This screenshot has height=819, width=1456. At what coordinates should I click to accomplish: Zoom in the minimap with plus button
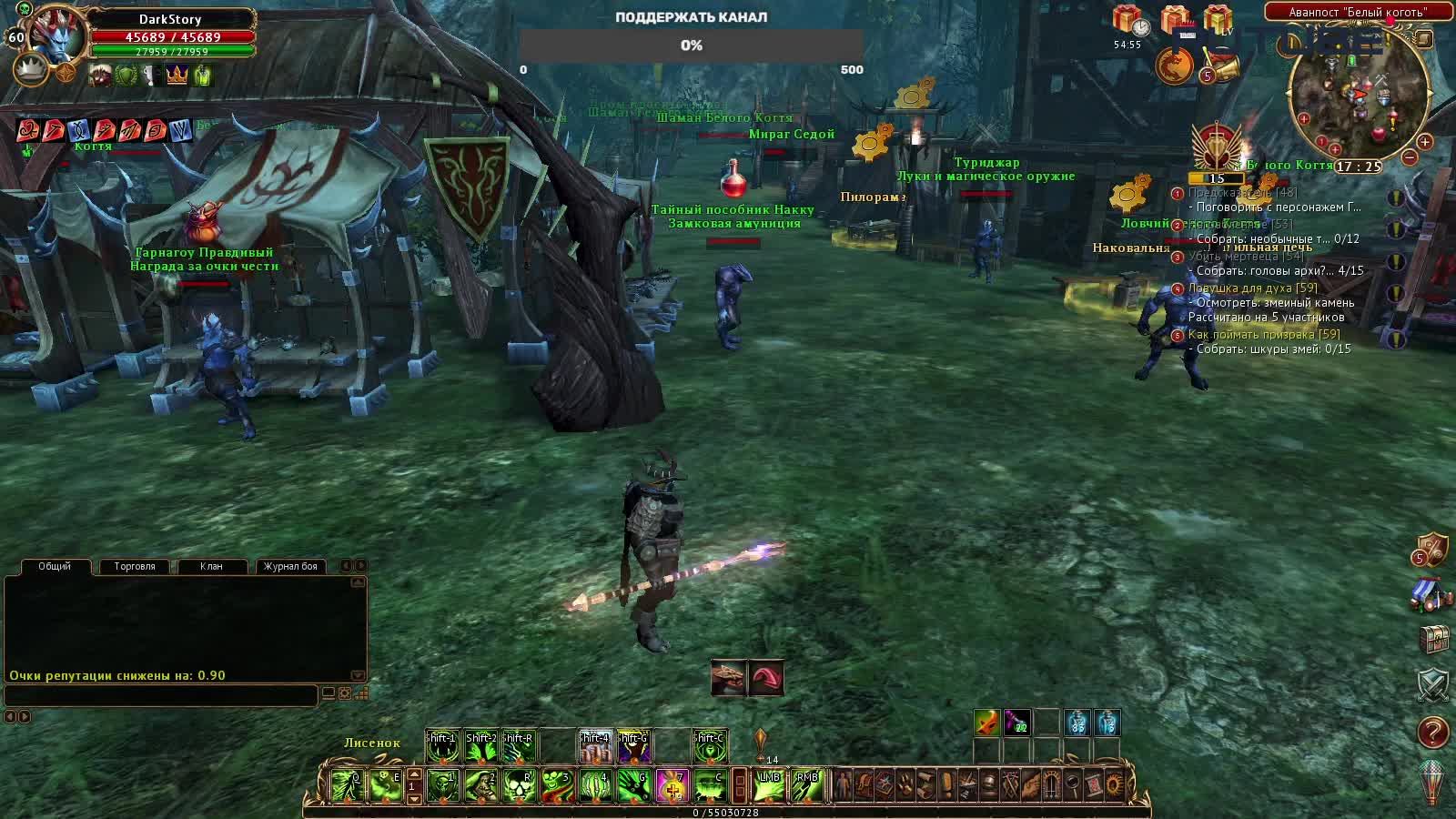(x=1424, y=142)
